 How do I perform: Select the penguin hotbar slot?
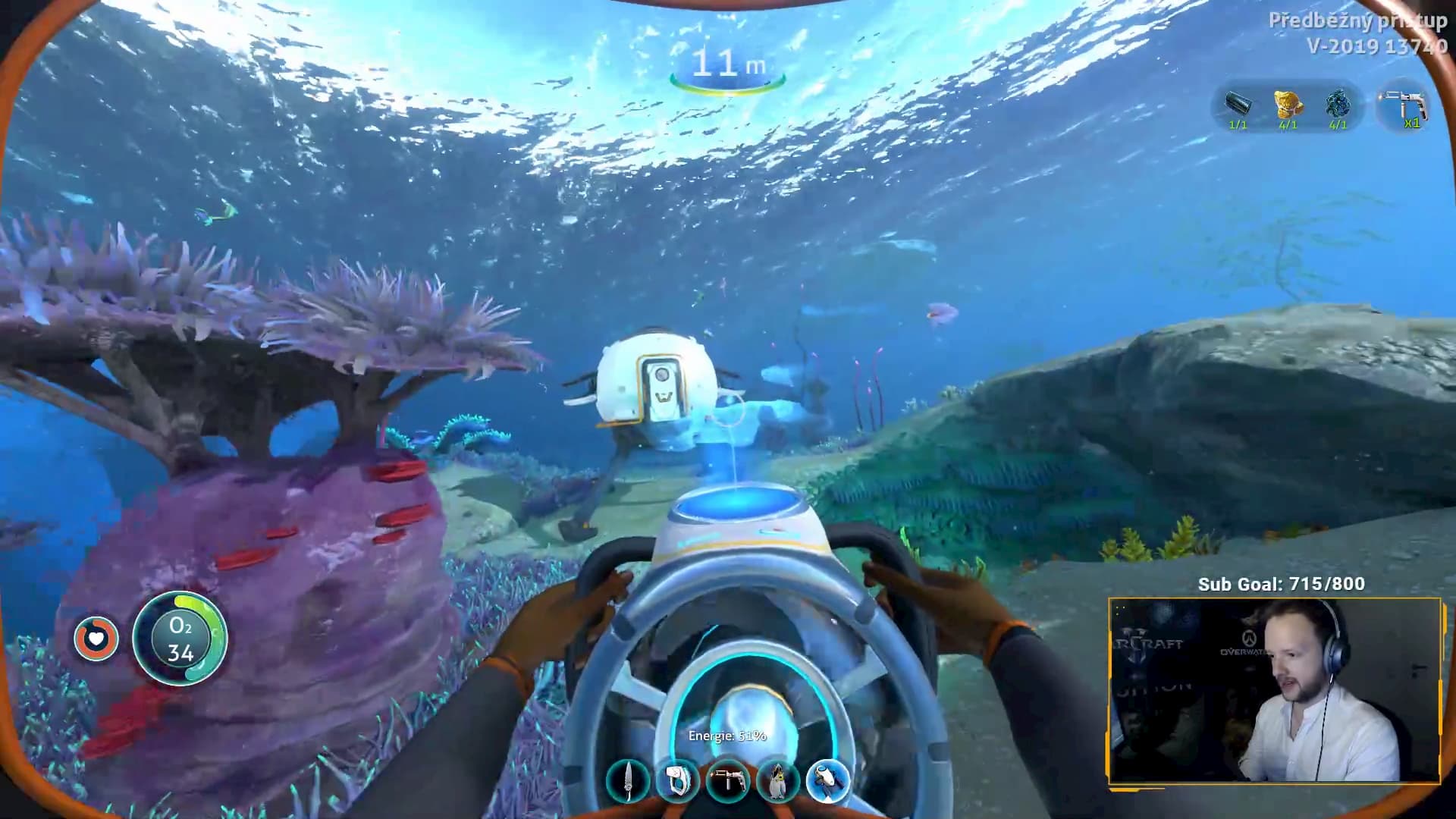[x=777, y=782]
